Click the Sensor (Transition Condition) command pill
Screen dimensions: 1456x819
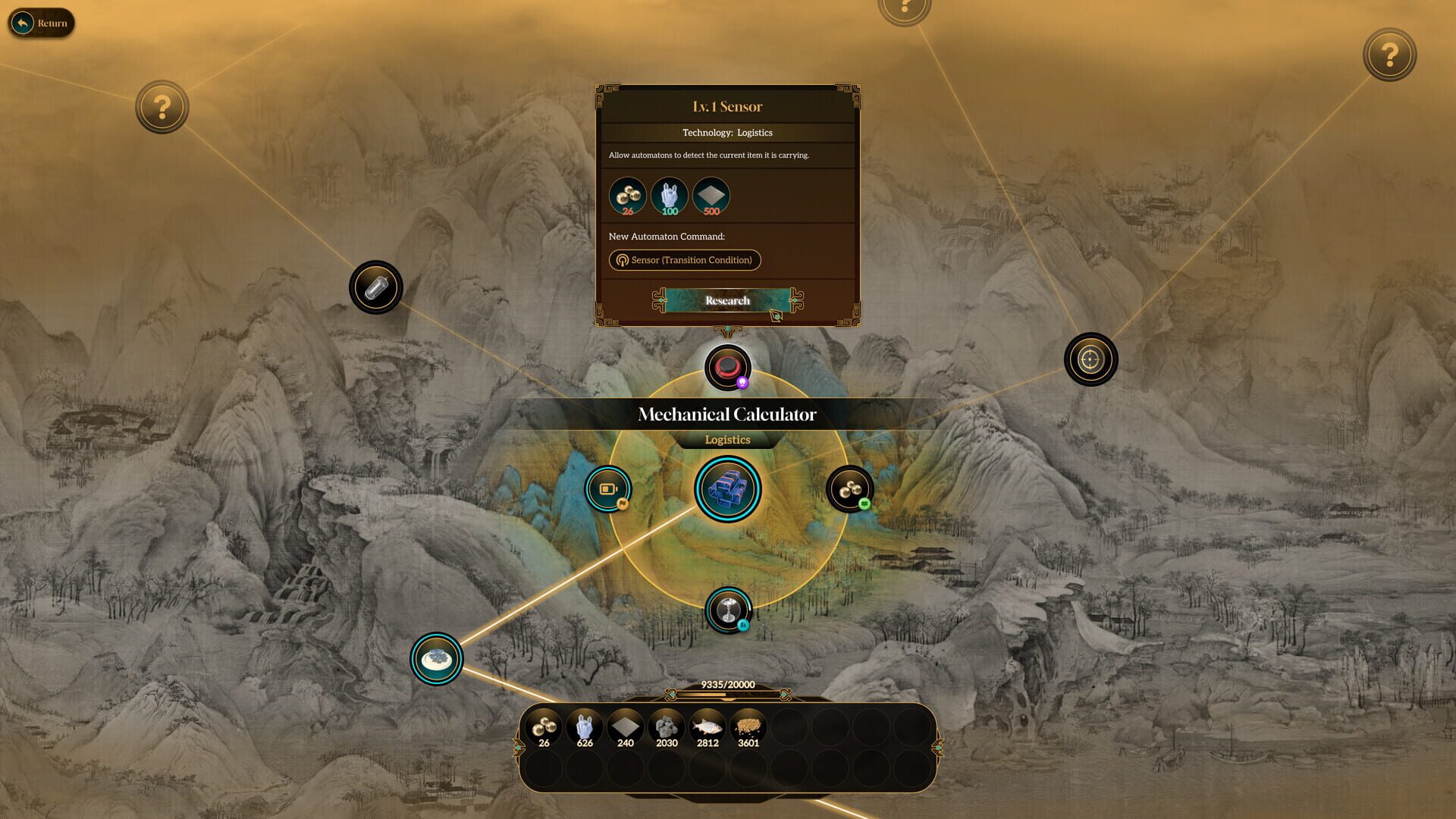(x=685, y=260)
